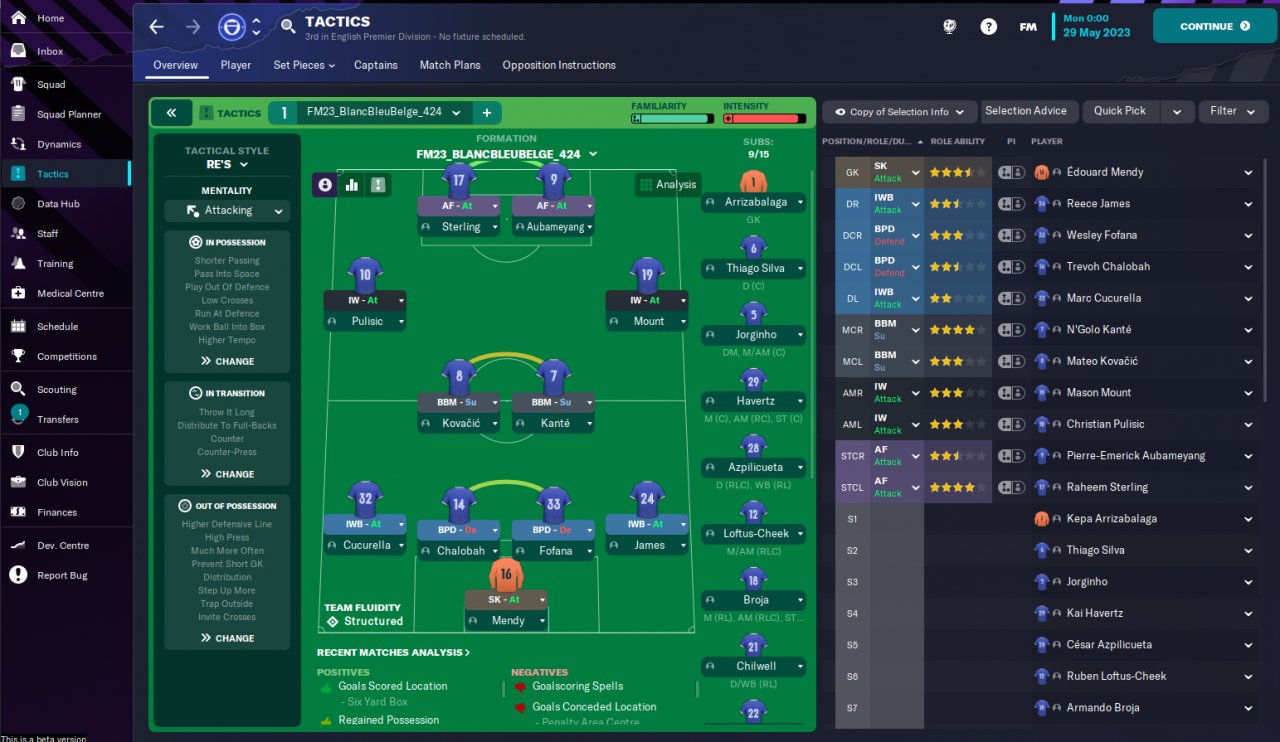This screenshot has width=1280, height=742.
Task: Select Sterling's shirt on the pitch
Action: [459, 181]
